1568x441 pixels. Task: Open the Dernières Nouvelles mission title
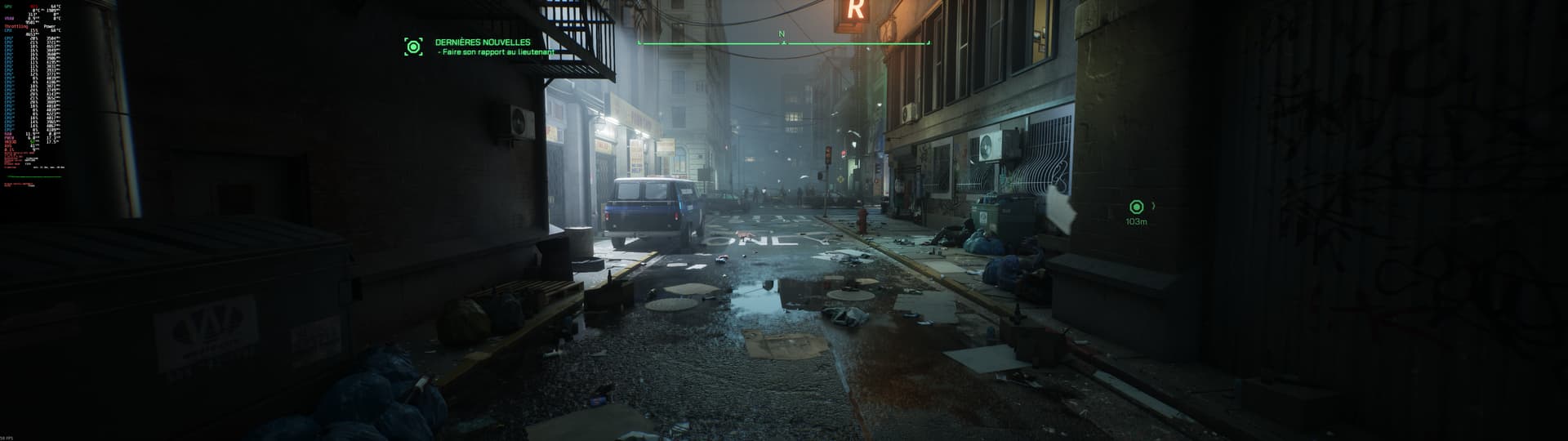pos(483,42)
